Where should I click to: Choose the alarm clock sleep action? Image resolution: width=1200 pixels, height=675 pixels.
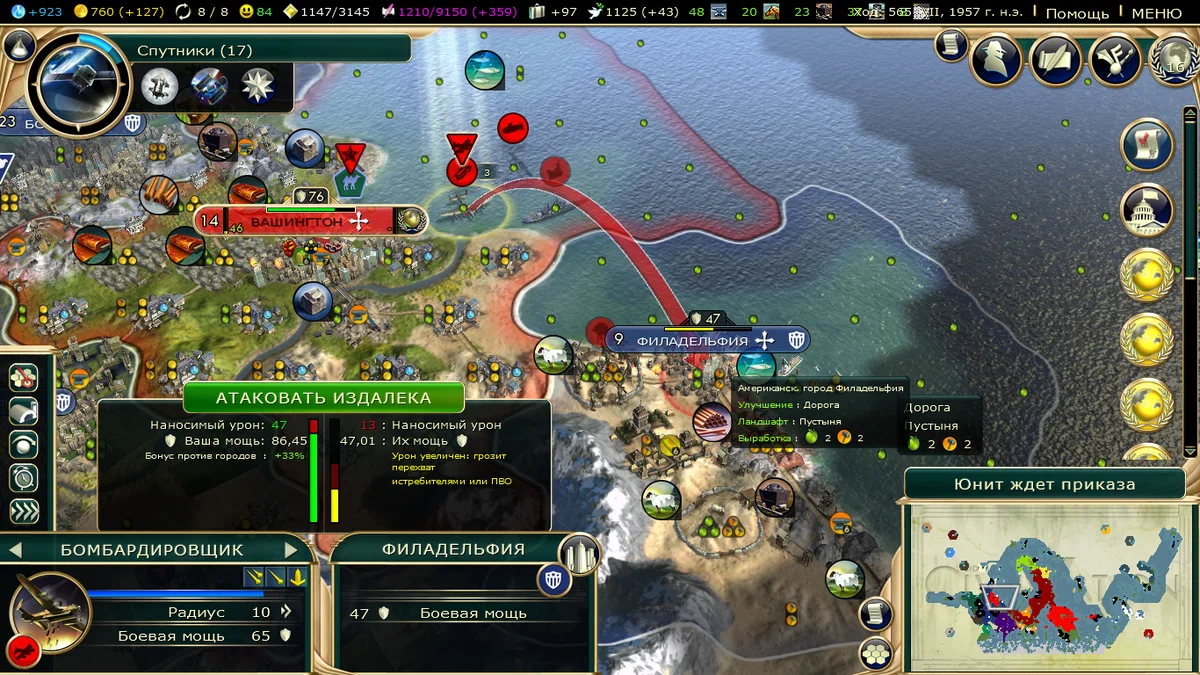tap(24, 478)
